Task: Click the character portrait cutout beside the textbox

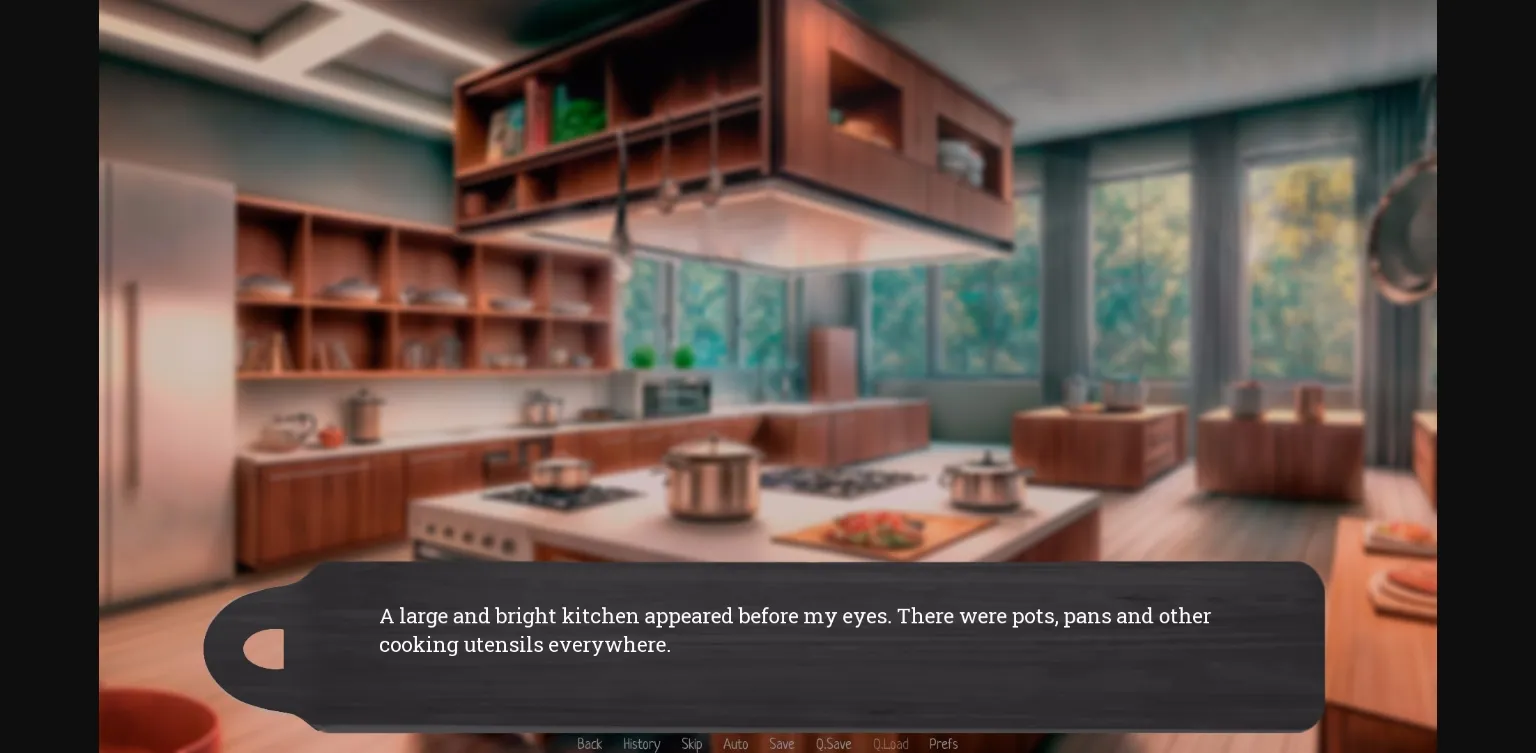Action: [262, 648]
